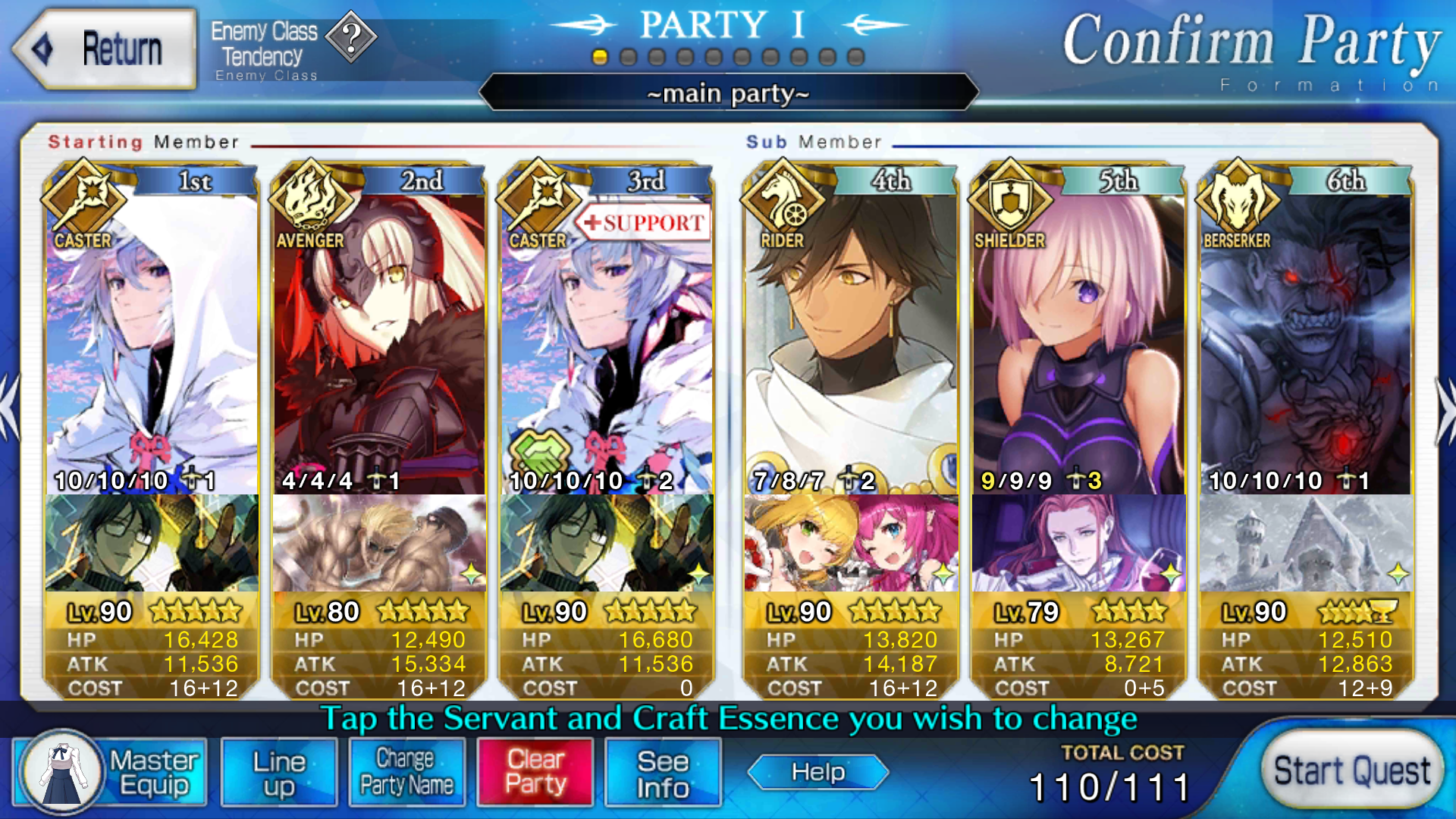Open See Info panel

pos(663,772)
